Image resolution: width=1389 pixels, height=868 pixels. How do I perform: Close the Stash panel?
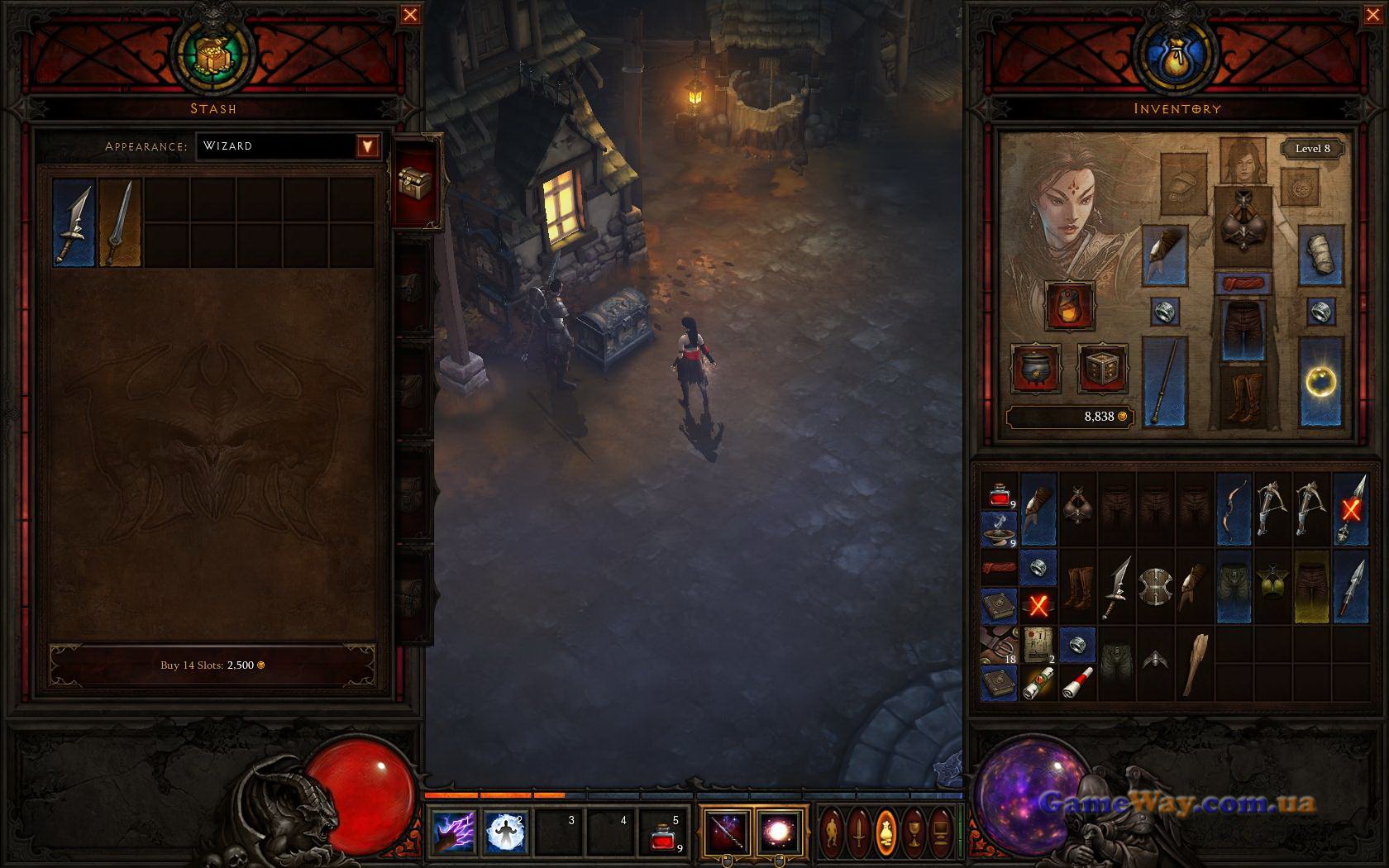point(410,15)
